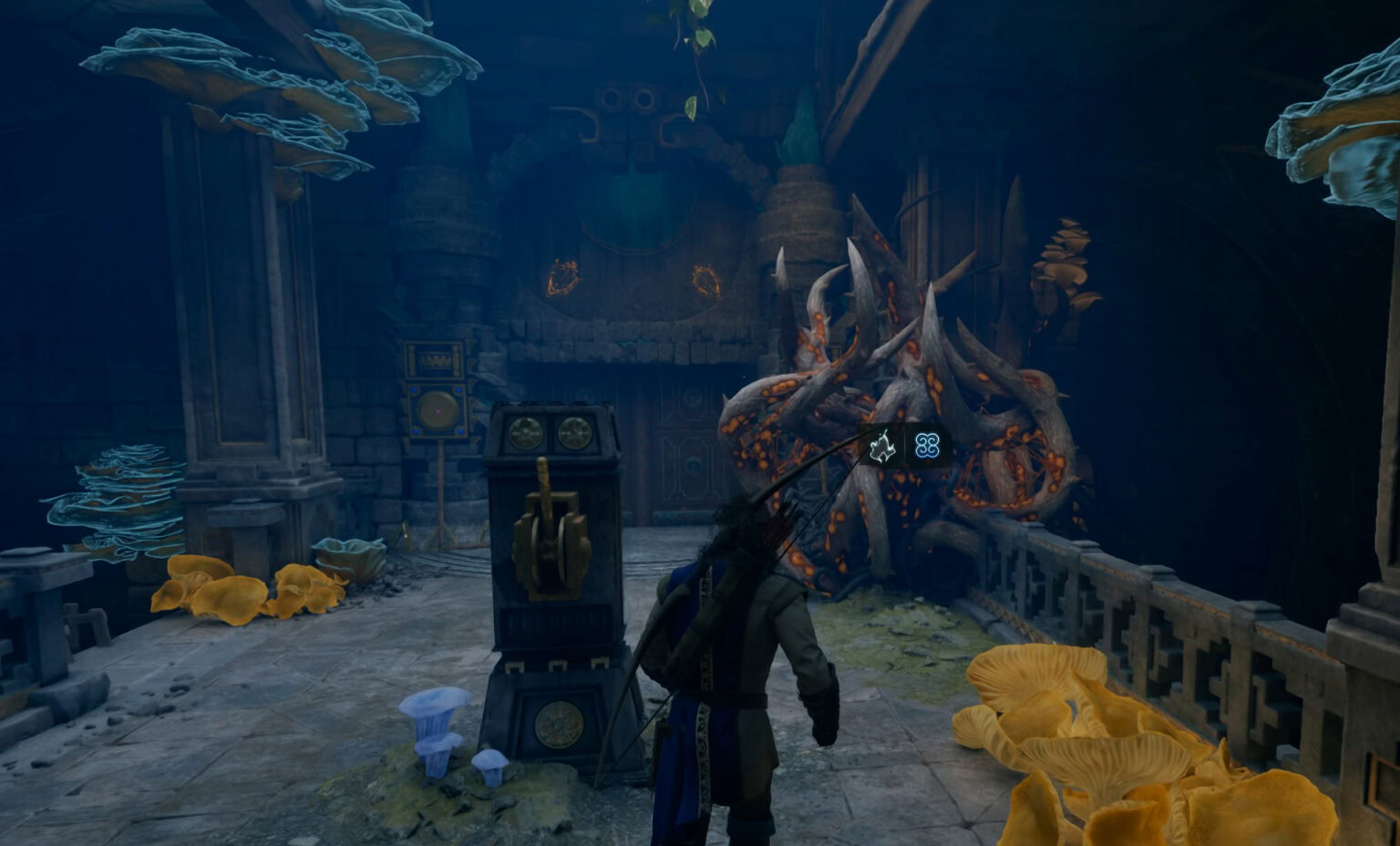Image resolution: width=1400 pixels, height=846 pixels.
Task: Click the crown symbol above the wall gong
Action: tap(436, 358)
